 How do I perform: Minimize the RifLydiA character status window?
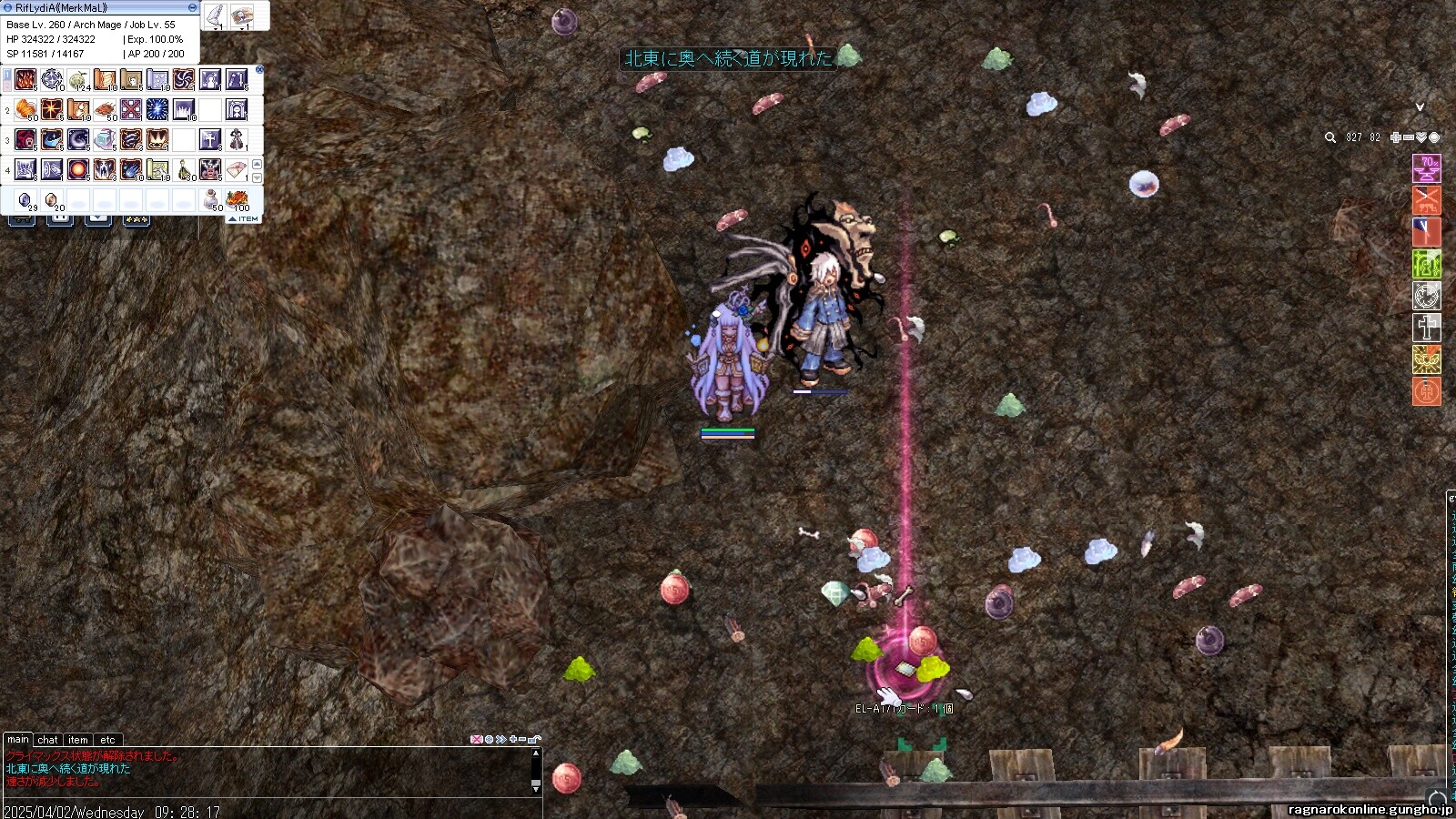tap(192, 7)
